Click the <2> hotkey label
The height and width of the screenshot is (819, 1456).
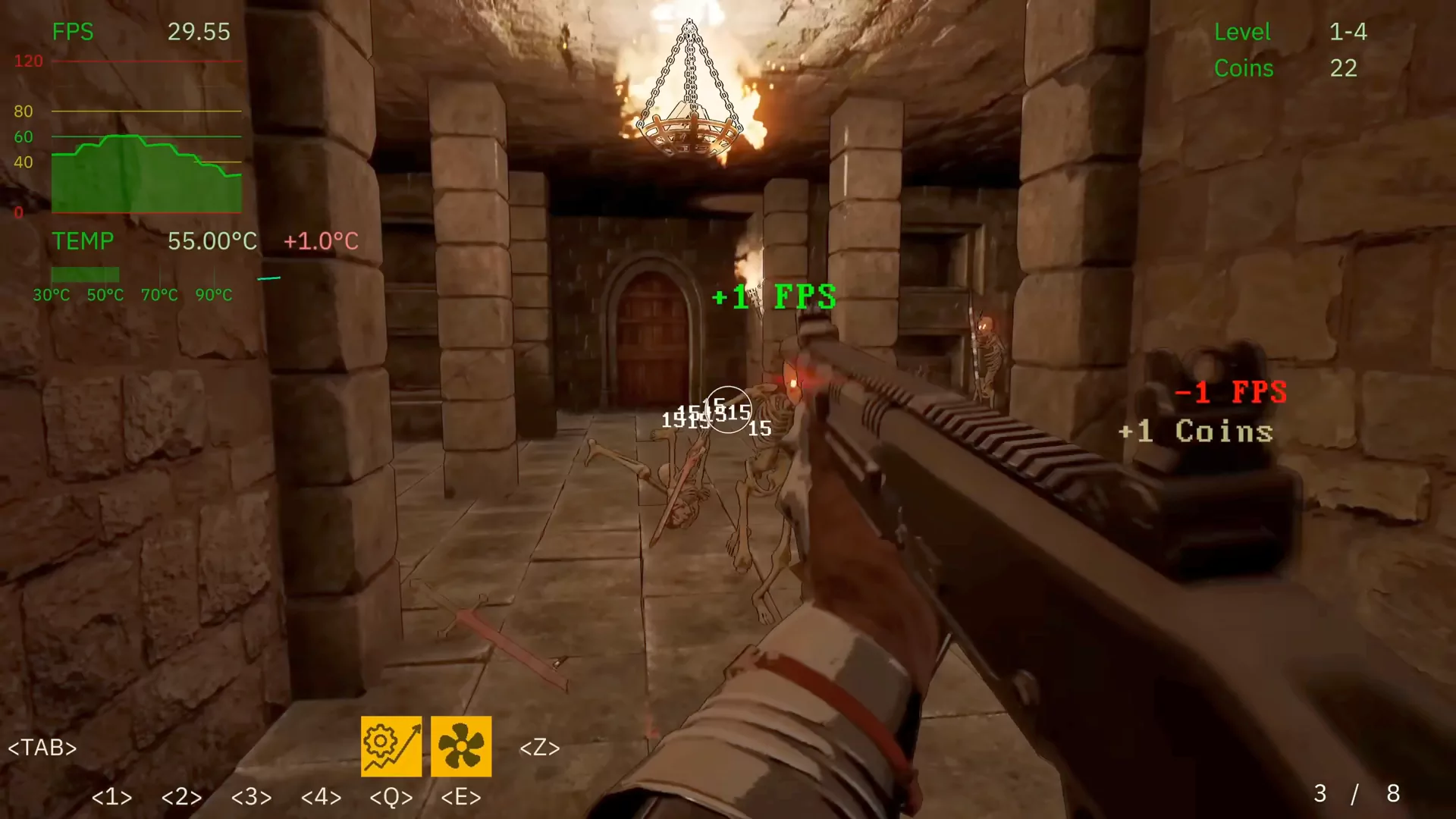tap(181, 797)
